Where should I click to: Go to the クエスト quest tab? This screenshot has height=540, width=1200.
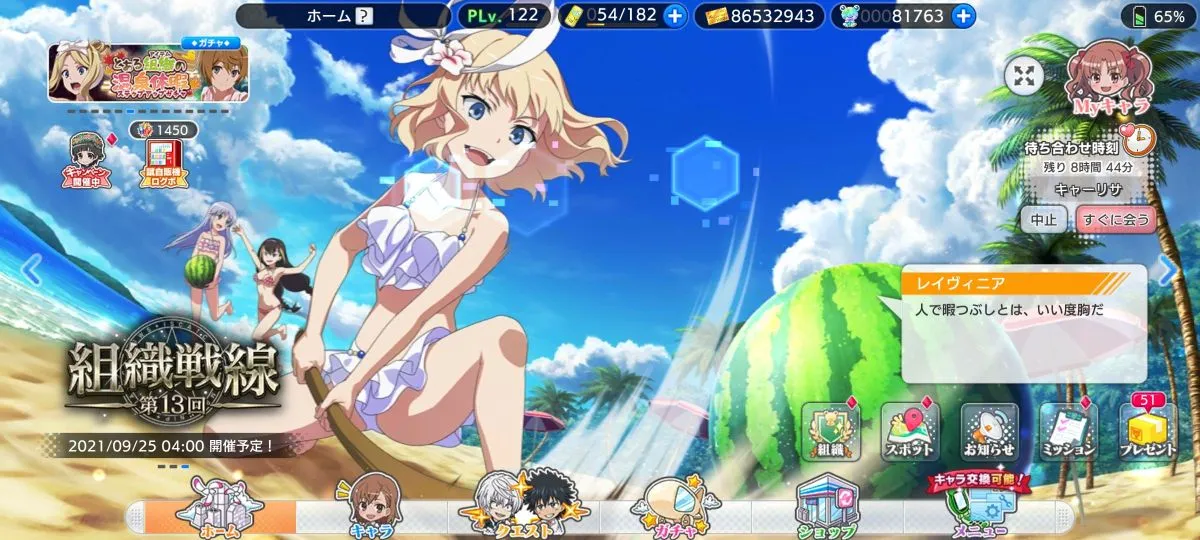click(523, 508)
